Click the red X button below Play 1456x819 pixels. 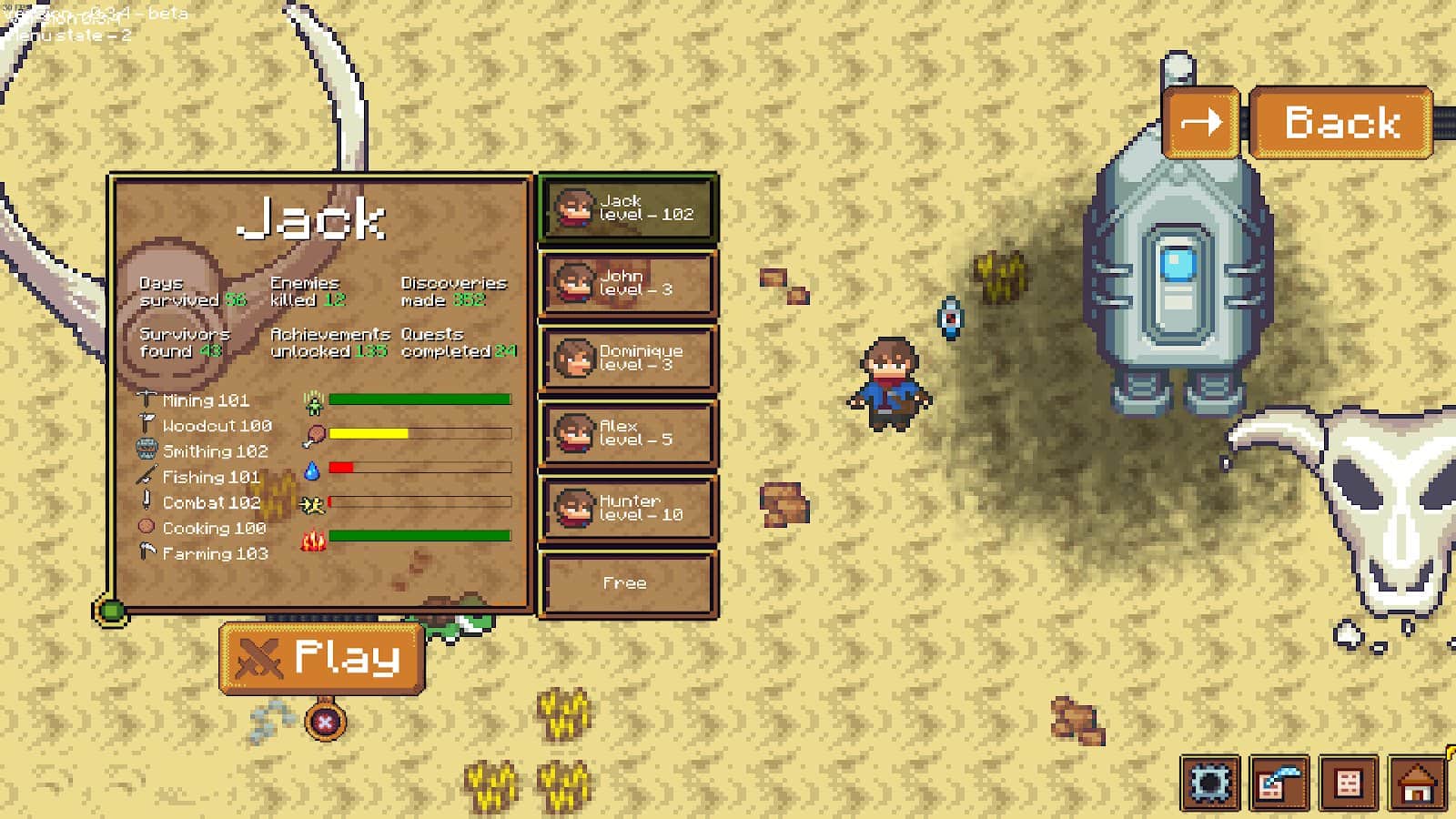point(325,723)
